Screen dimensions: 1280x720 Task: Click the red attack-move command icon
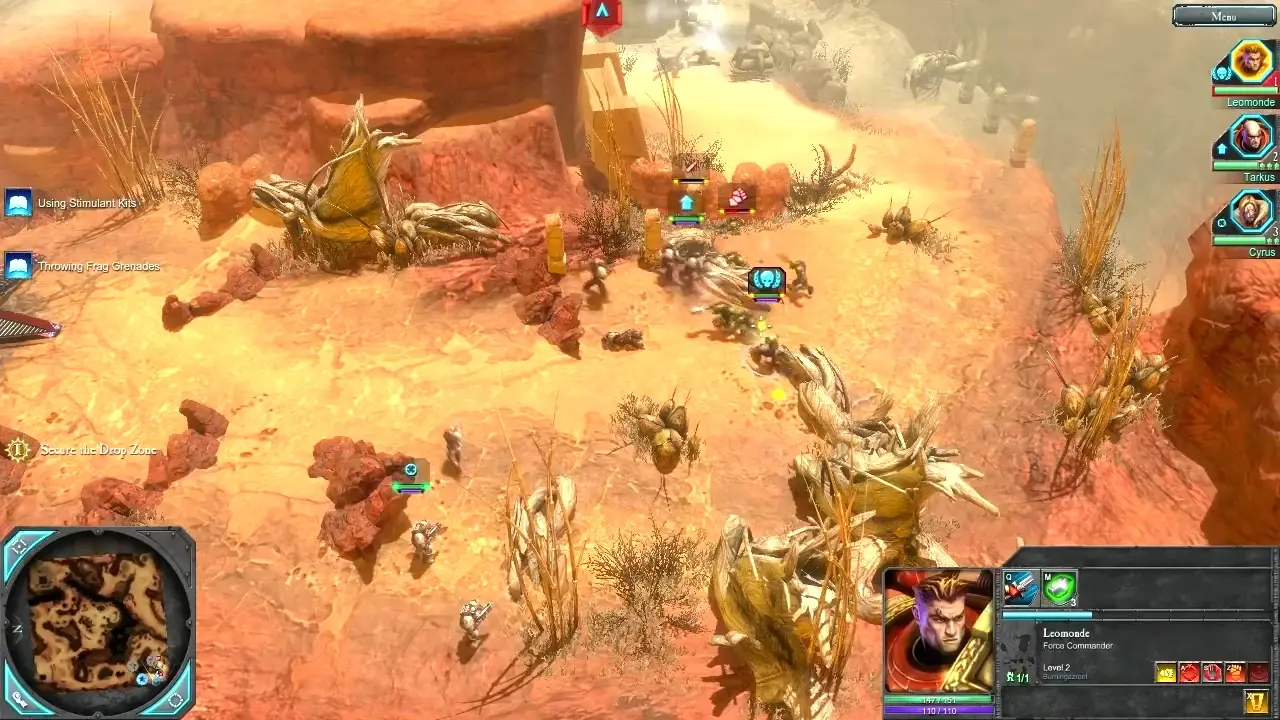point(1189,673)
